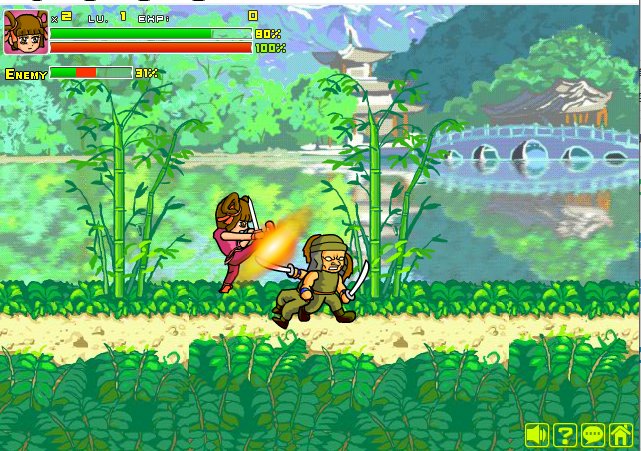Toggle the sound speaker button
This screenshot has height=451, width=641.
[537, 435]
